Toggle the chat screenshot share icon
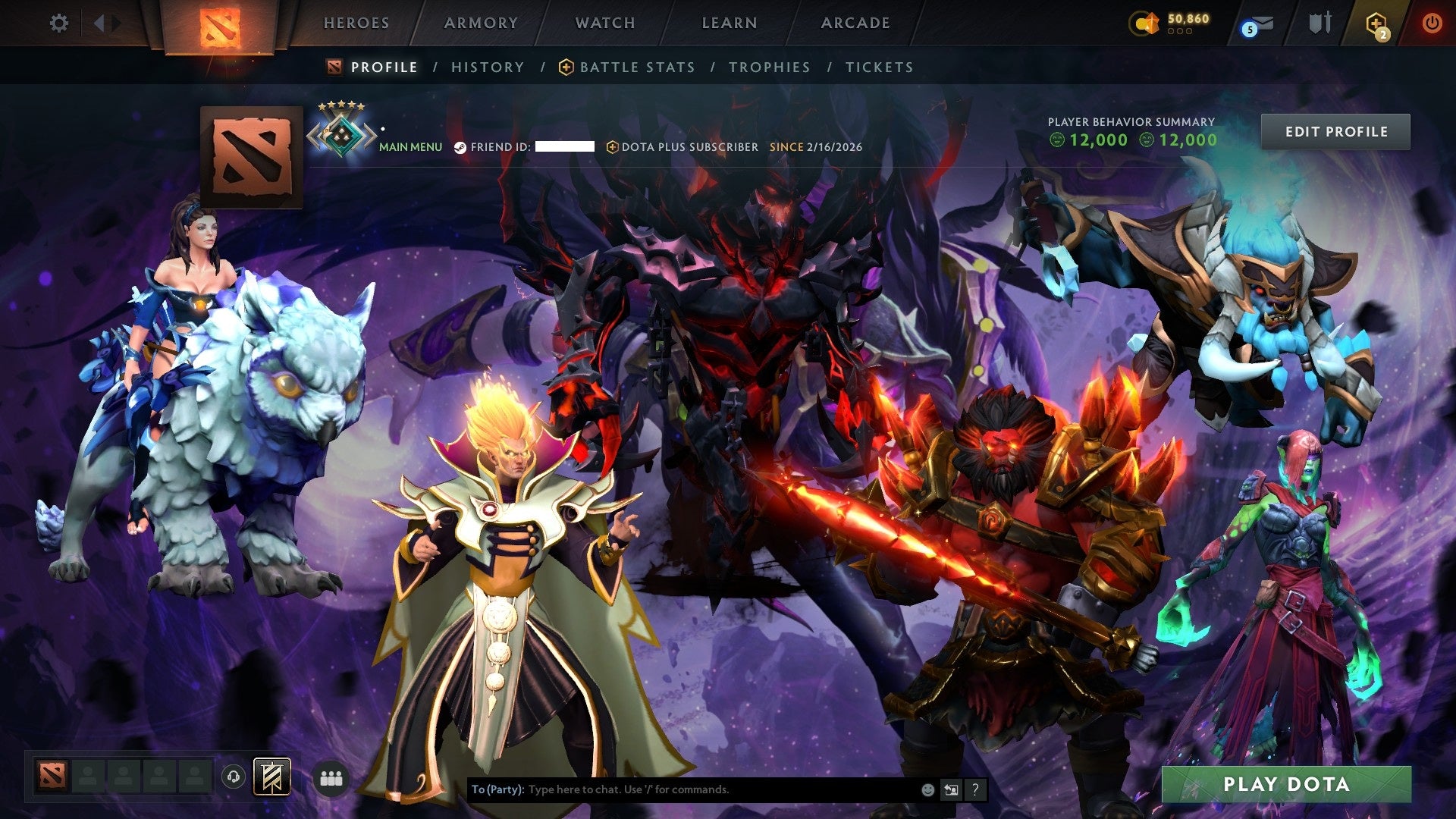Screen dimensions: 1456x819 click(952, 789)
